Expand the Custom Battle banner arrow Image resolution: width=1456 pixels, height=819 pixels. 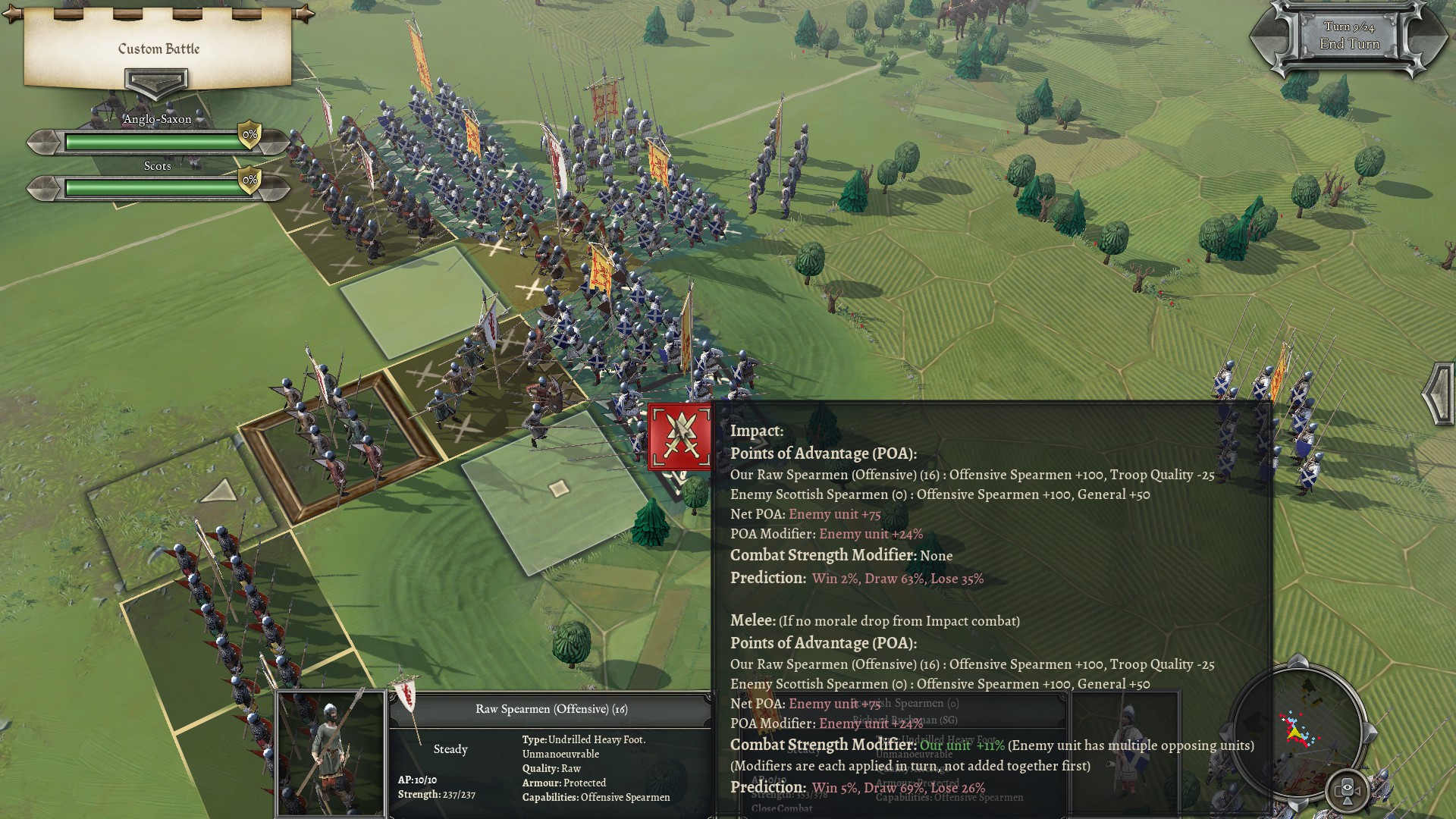point(156,82)
